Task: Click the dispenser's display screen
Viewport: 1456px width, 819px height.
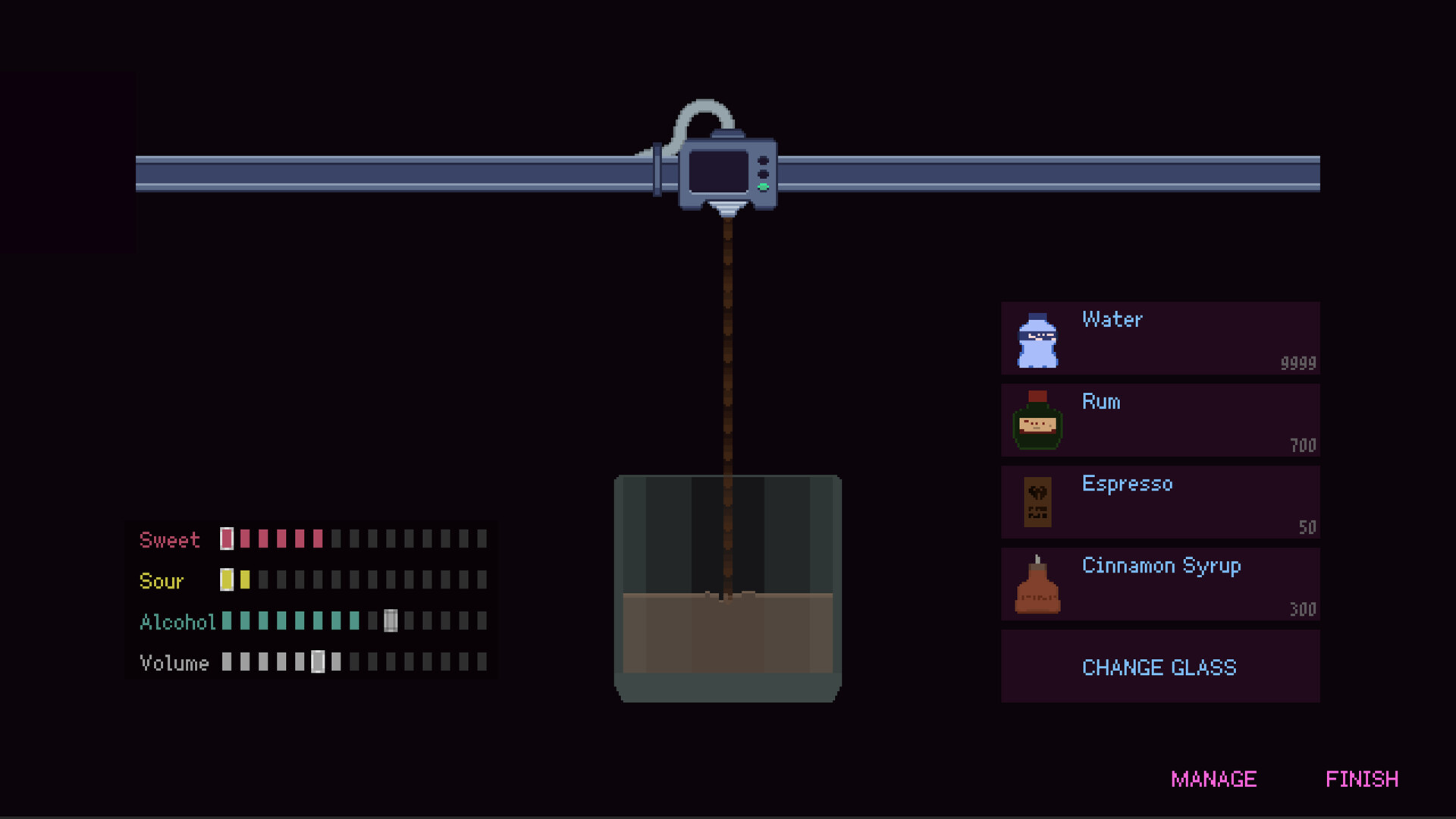Action: [720, 171]
